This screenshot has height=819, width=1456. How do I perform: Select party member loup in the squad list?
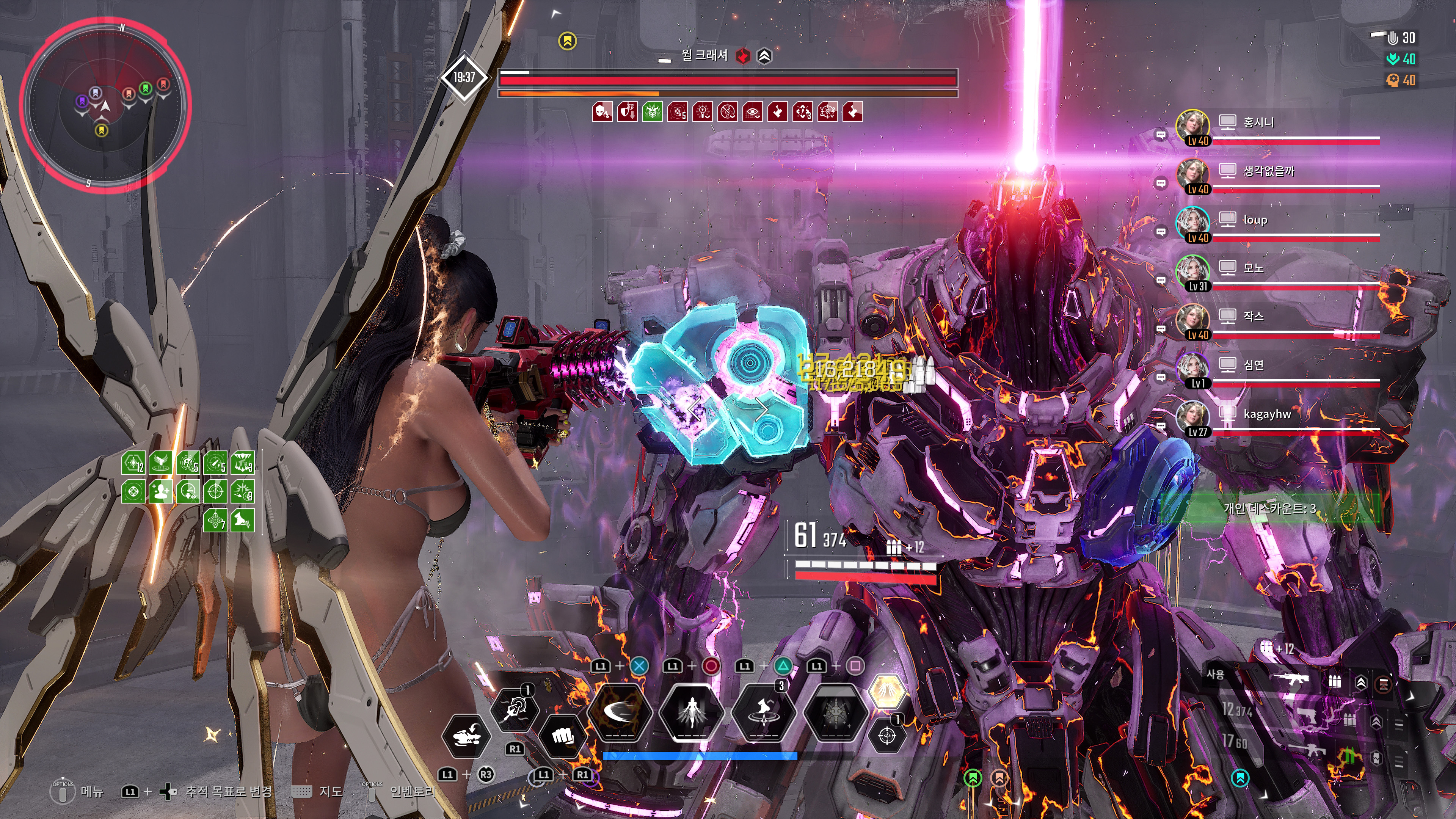tap(1255, 220)
